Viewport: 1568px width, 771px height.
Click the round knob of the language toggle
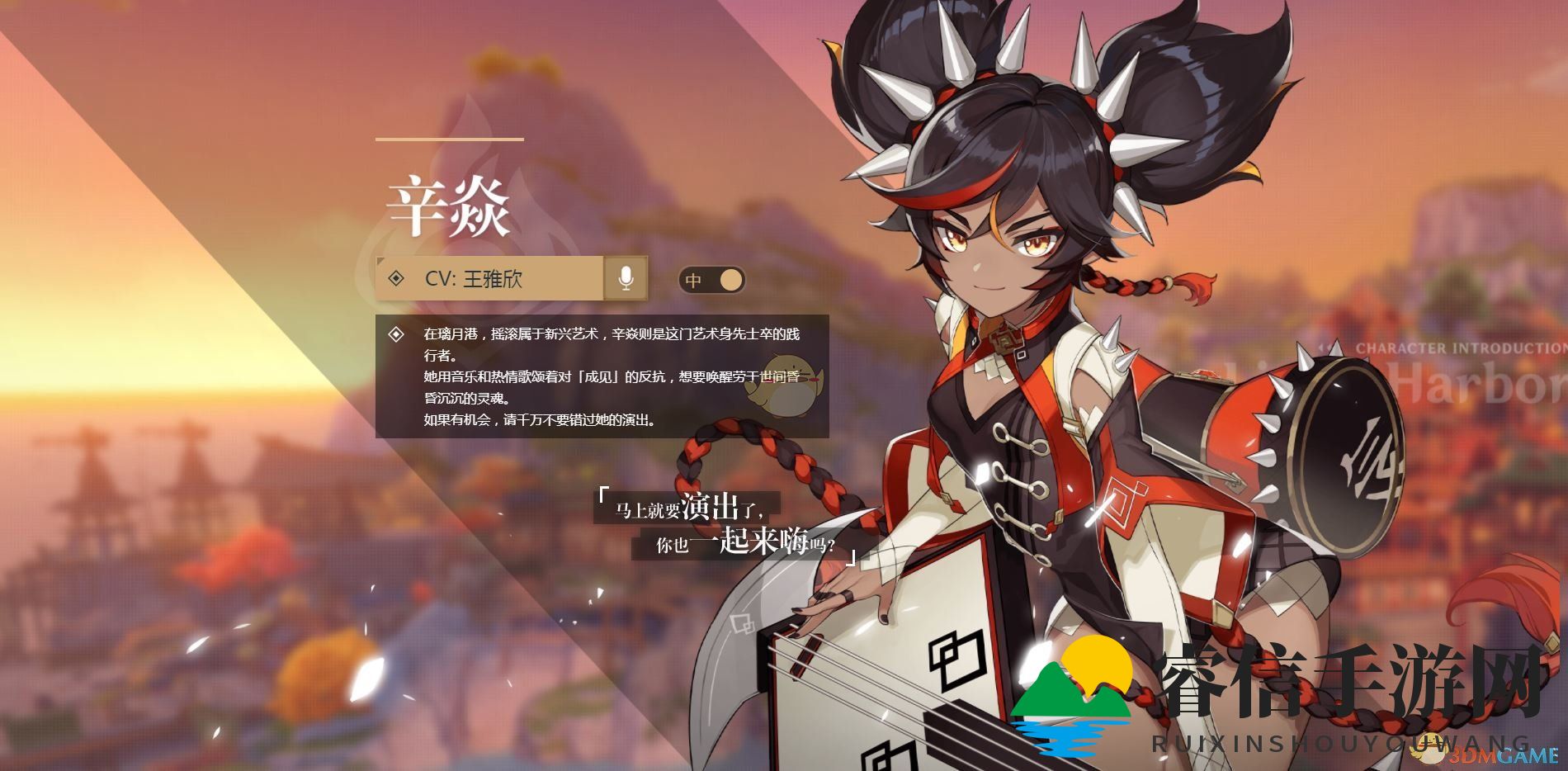pyautogui.click(x=730, y=280)
